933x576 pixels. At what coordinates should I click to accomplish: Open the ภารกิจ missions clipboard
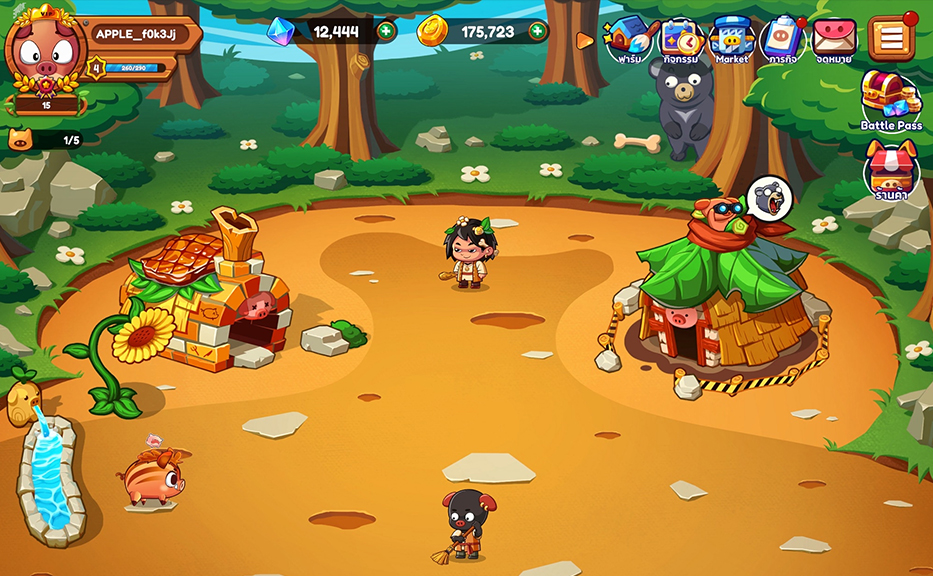pyautogui.click(x=782, y=40)
